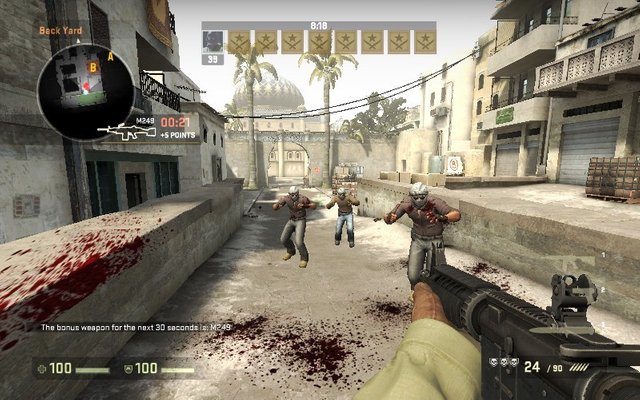Click the circular radar minimap
Screen dimensions: 640x400
(83, 88)
